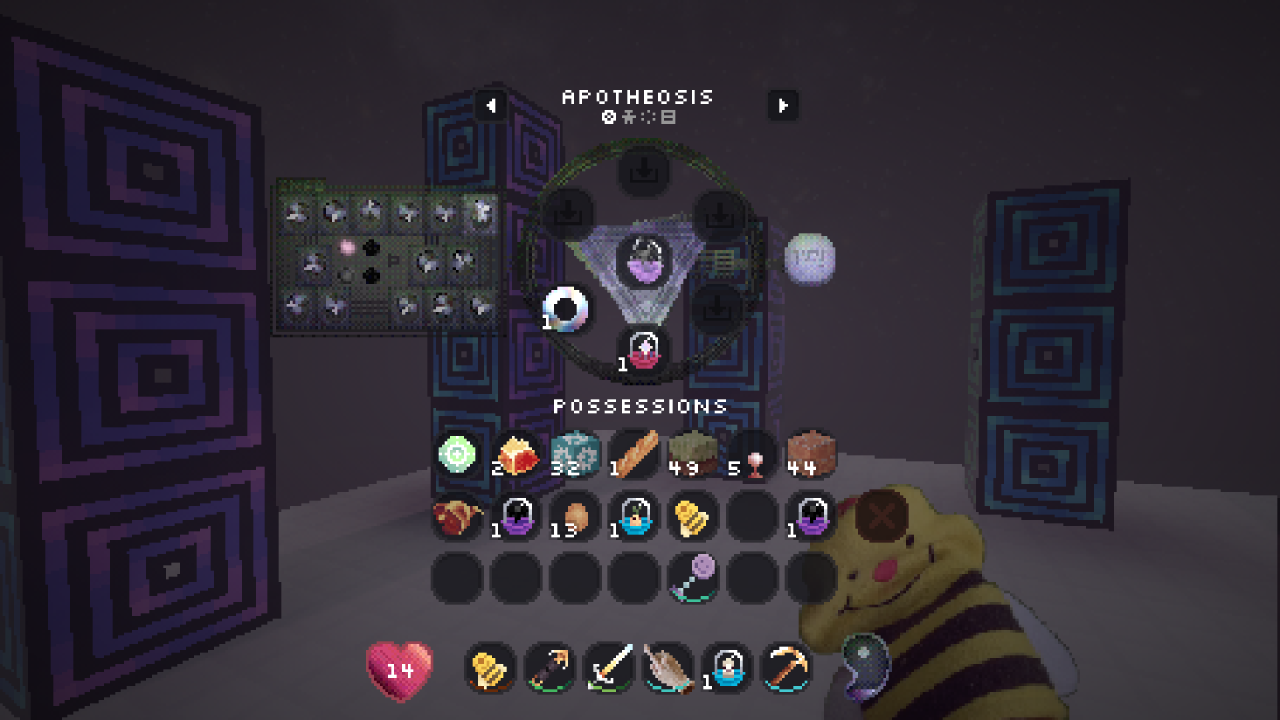Select the yellow bee item in possessions
1280x720 pixels.
point(693,516)
